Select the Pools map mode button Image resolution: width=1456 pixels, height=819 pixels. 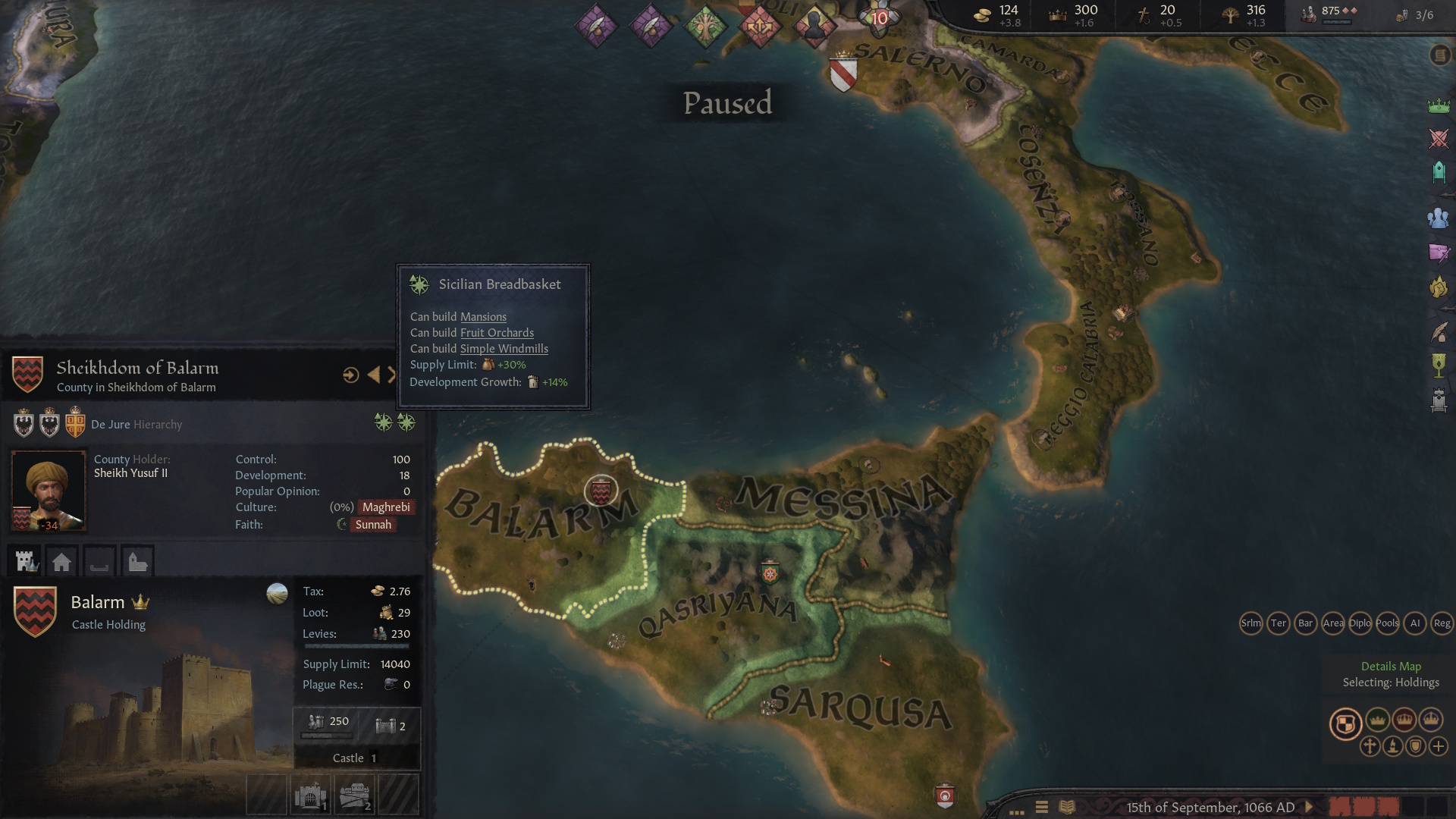1387,623
